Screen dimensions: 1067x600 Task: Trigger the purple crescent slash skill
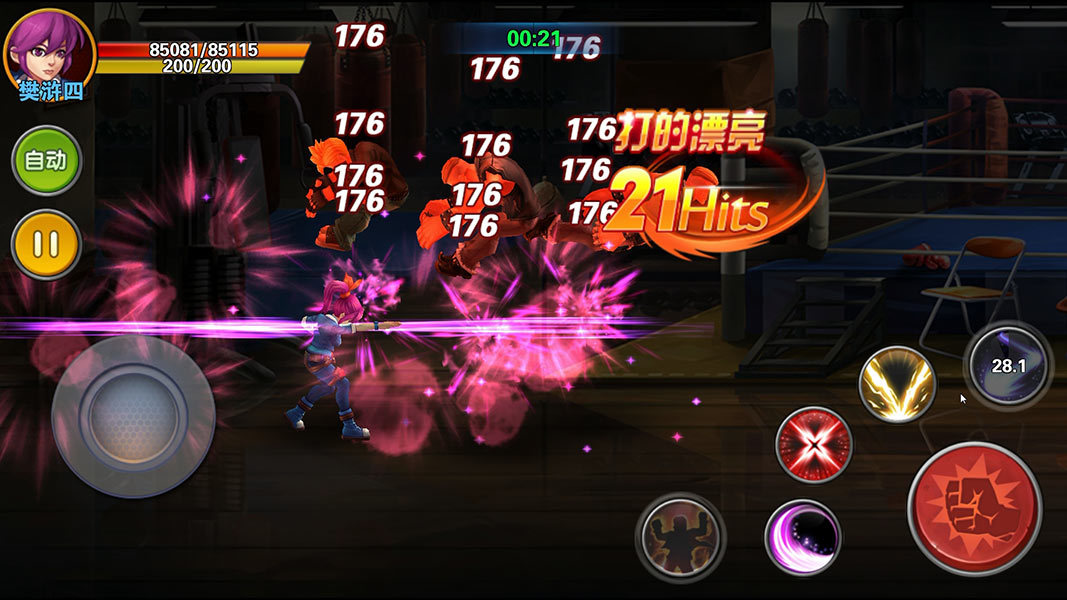[802, 537]
